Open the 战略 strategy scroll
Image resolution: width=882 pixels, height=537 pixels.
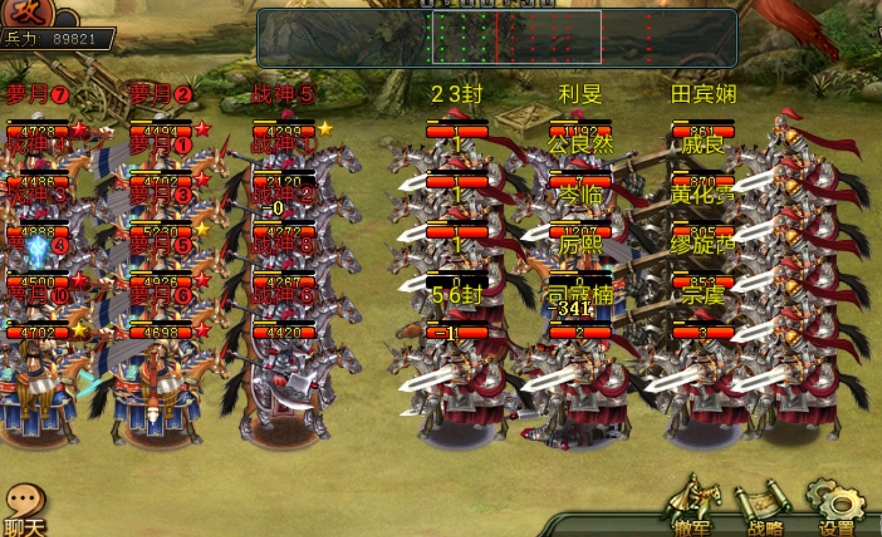coord(764,508)
